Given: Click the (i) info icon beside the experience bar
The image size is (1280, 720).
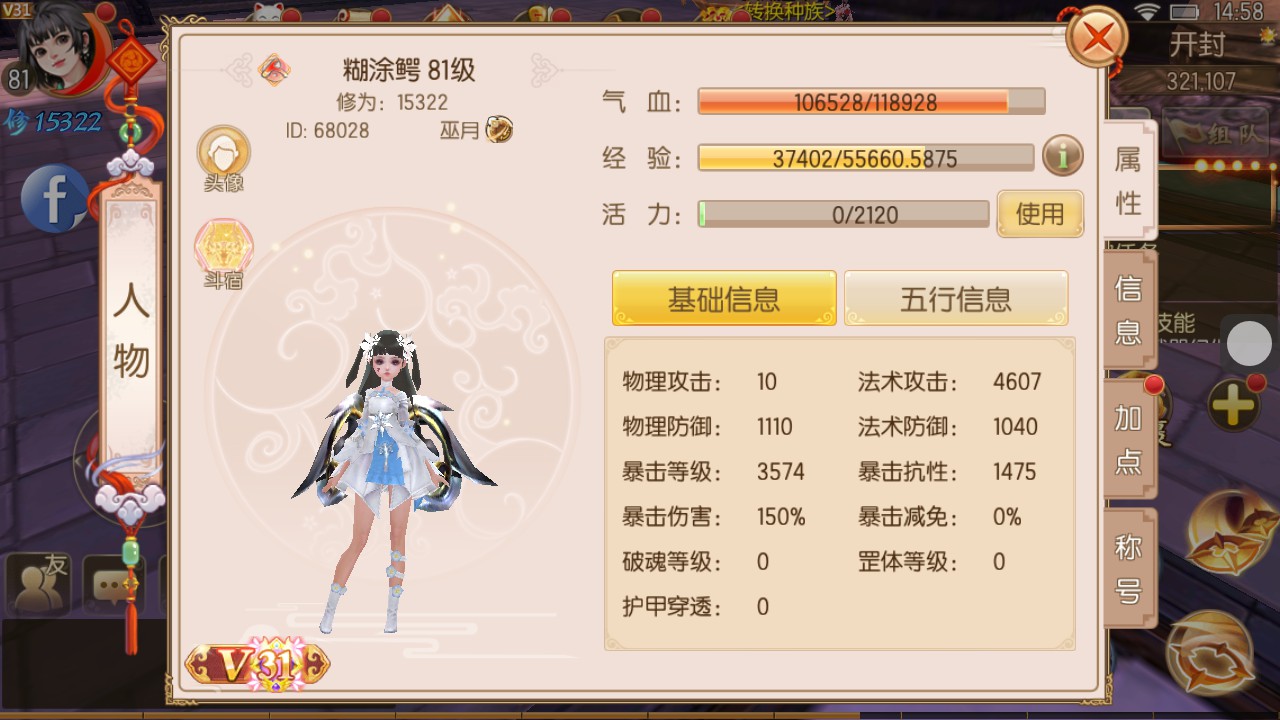Looking at the screenshot, I should (x=1062, y=157).
